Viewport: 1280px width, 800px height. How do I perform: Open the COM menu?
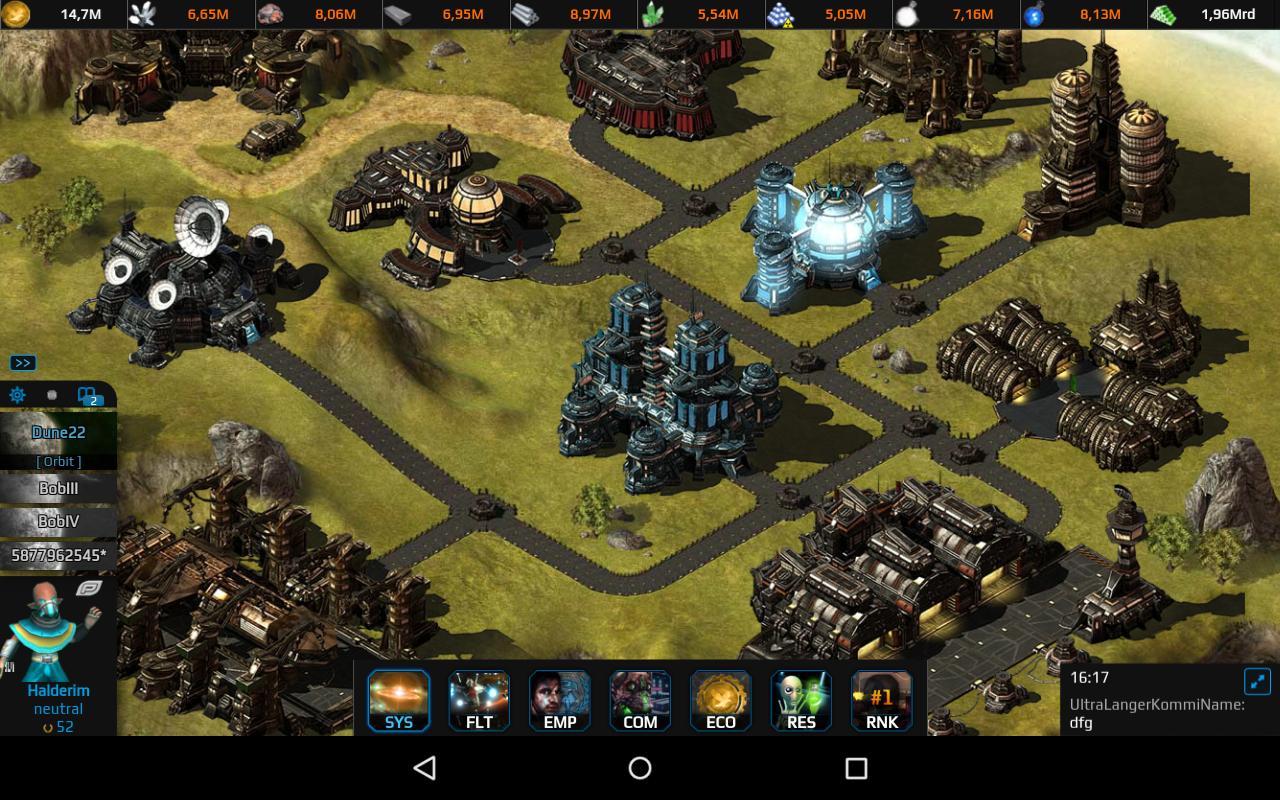click(640, 700)
